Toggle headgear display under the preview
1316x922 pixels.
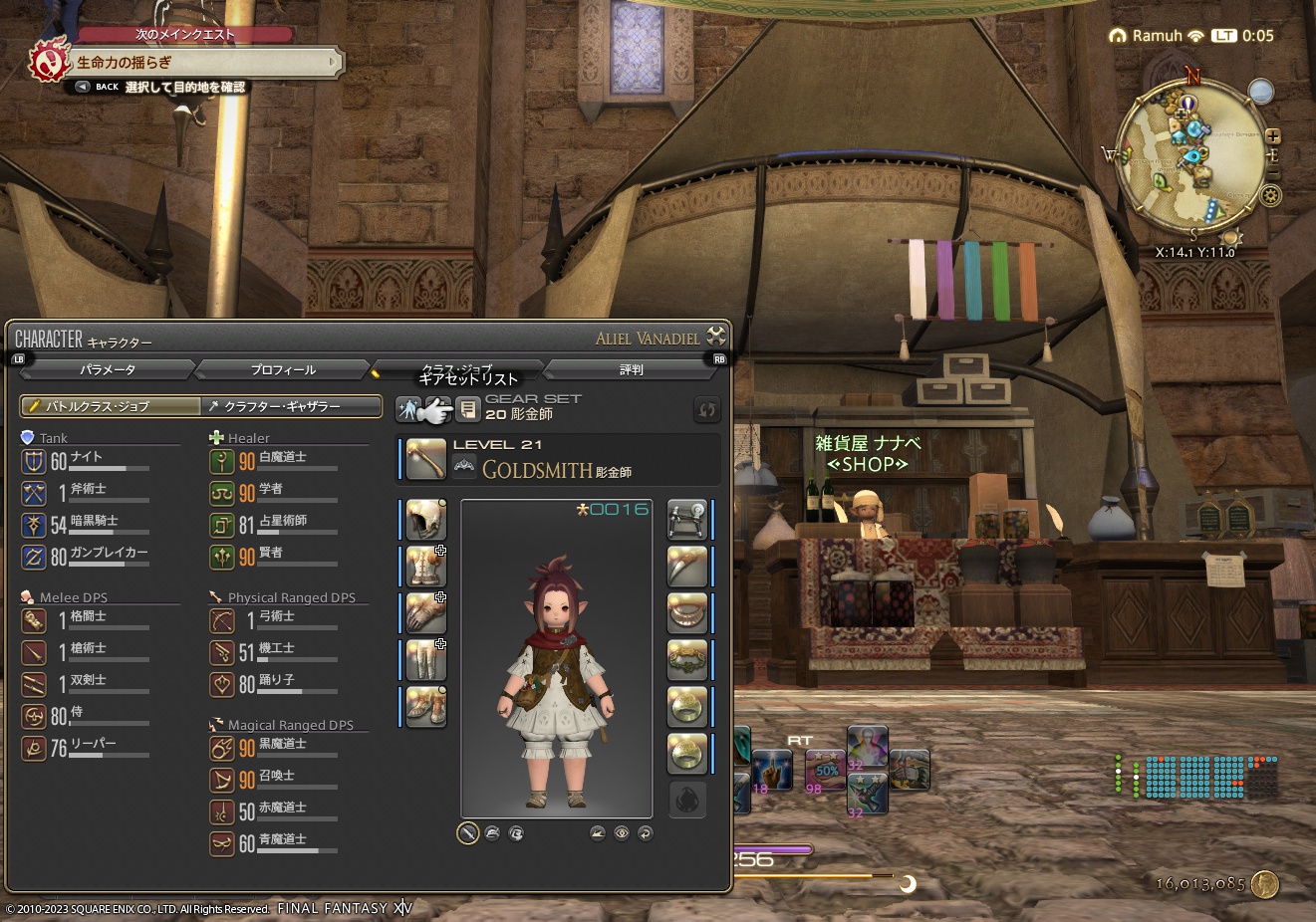[493, 833]
